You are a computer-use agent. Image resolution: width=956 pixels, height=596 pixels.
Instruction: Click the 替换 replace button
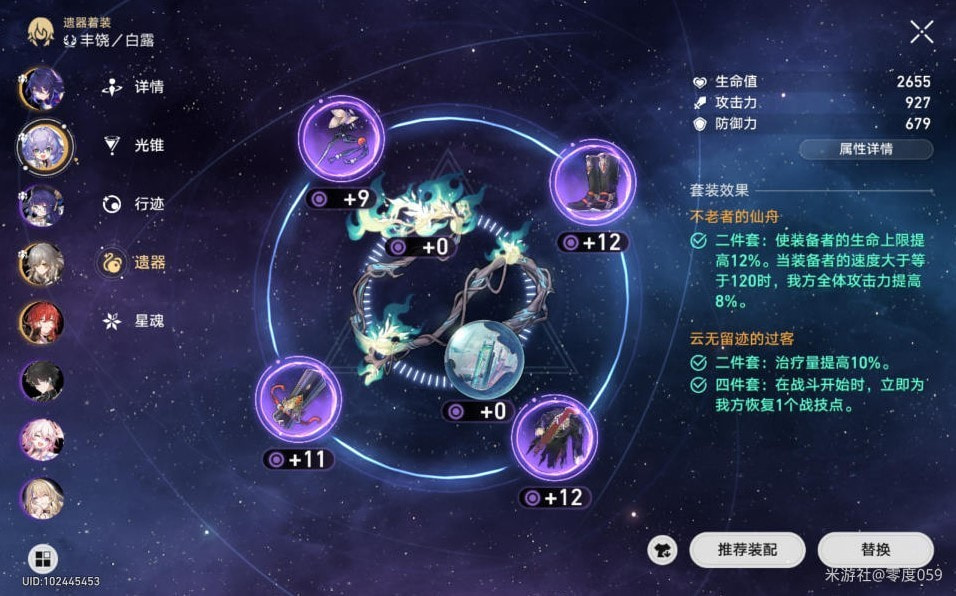[875, 549]
